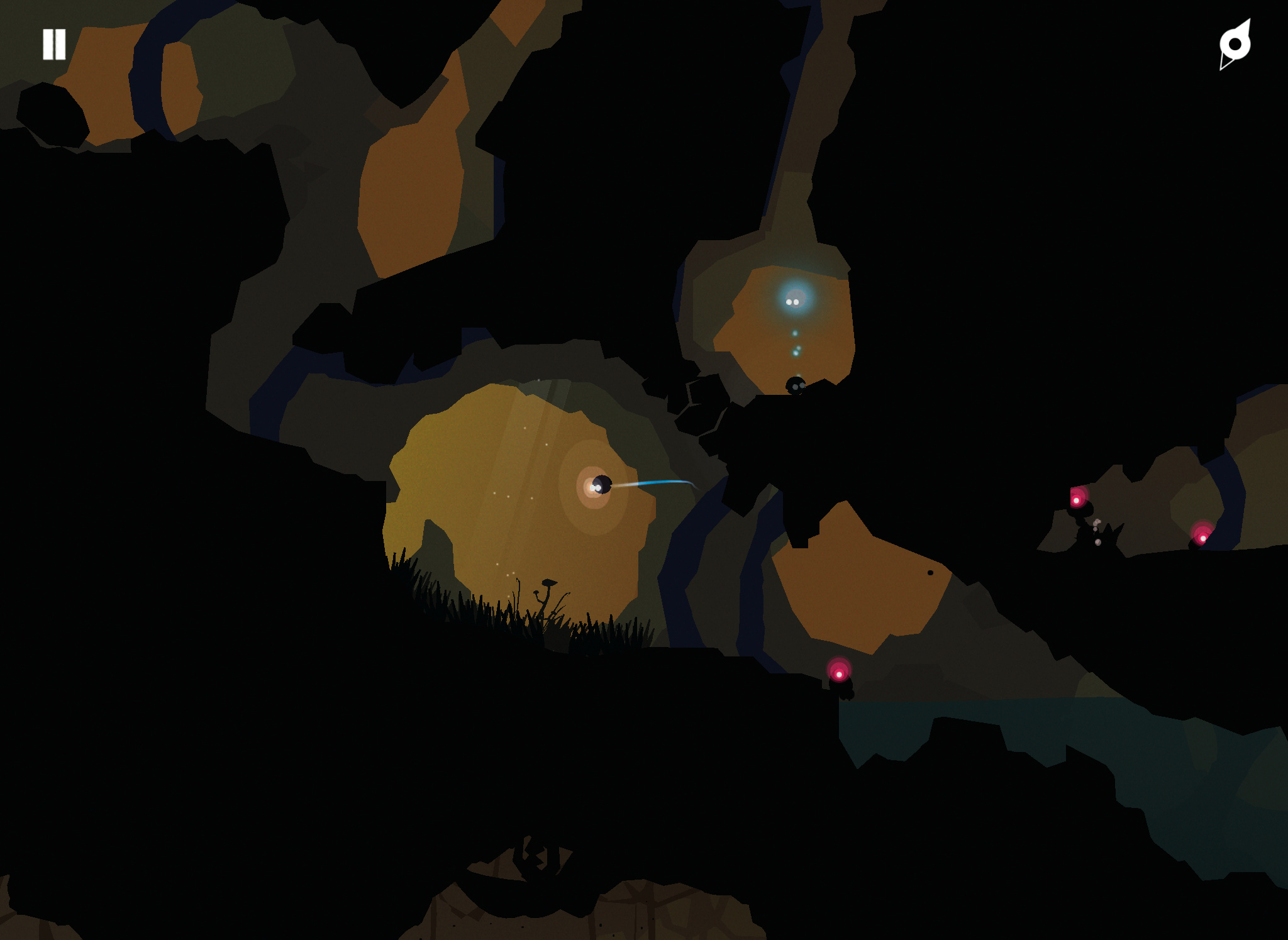The width and height of the screenshot is (1288, 940).
Task: Pause the game with the pause button
Action: pos(54,45)
